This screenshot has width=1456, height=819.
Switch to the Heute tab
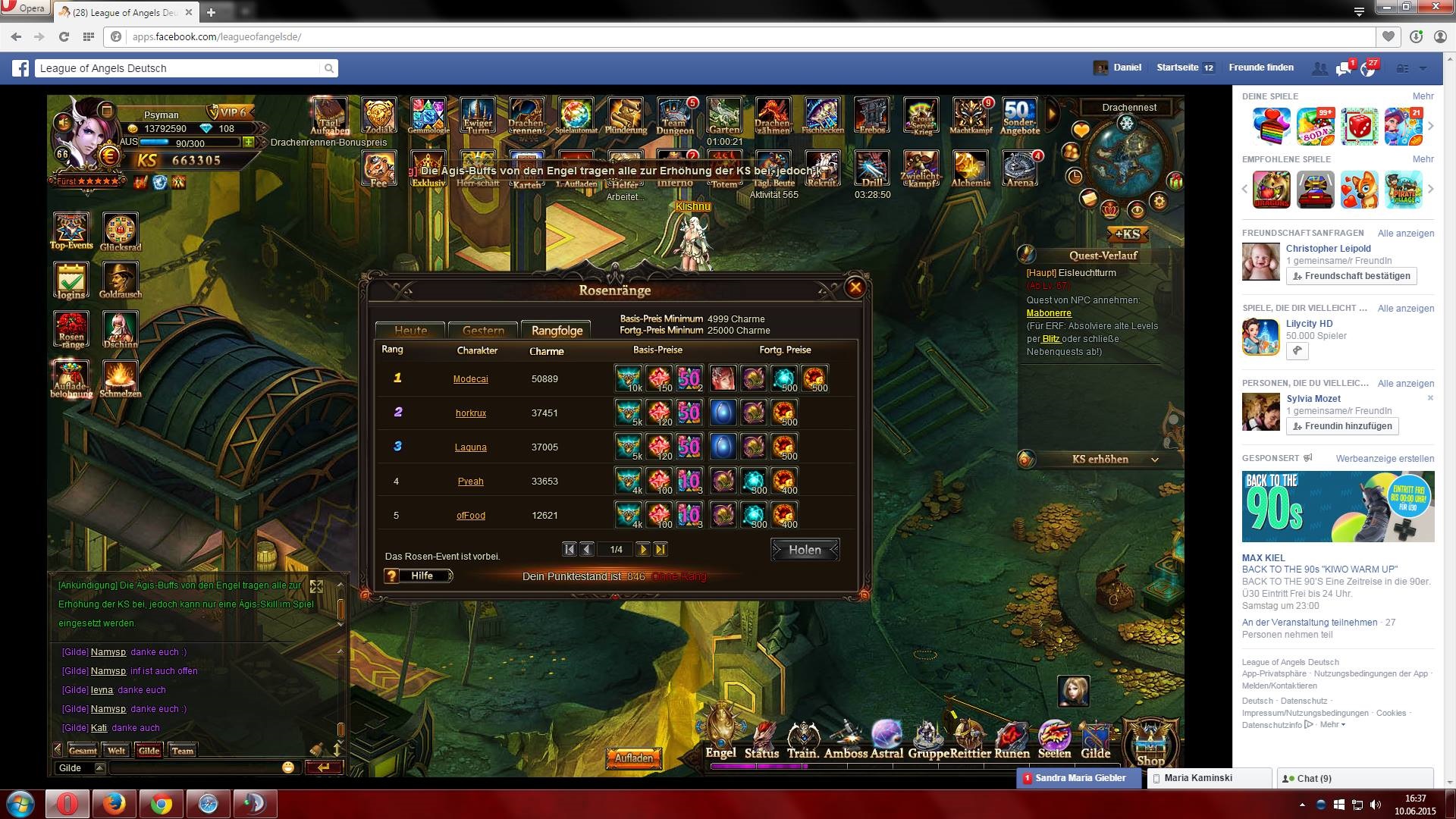410,330
